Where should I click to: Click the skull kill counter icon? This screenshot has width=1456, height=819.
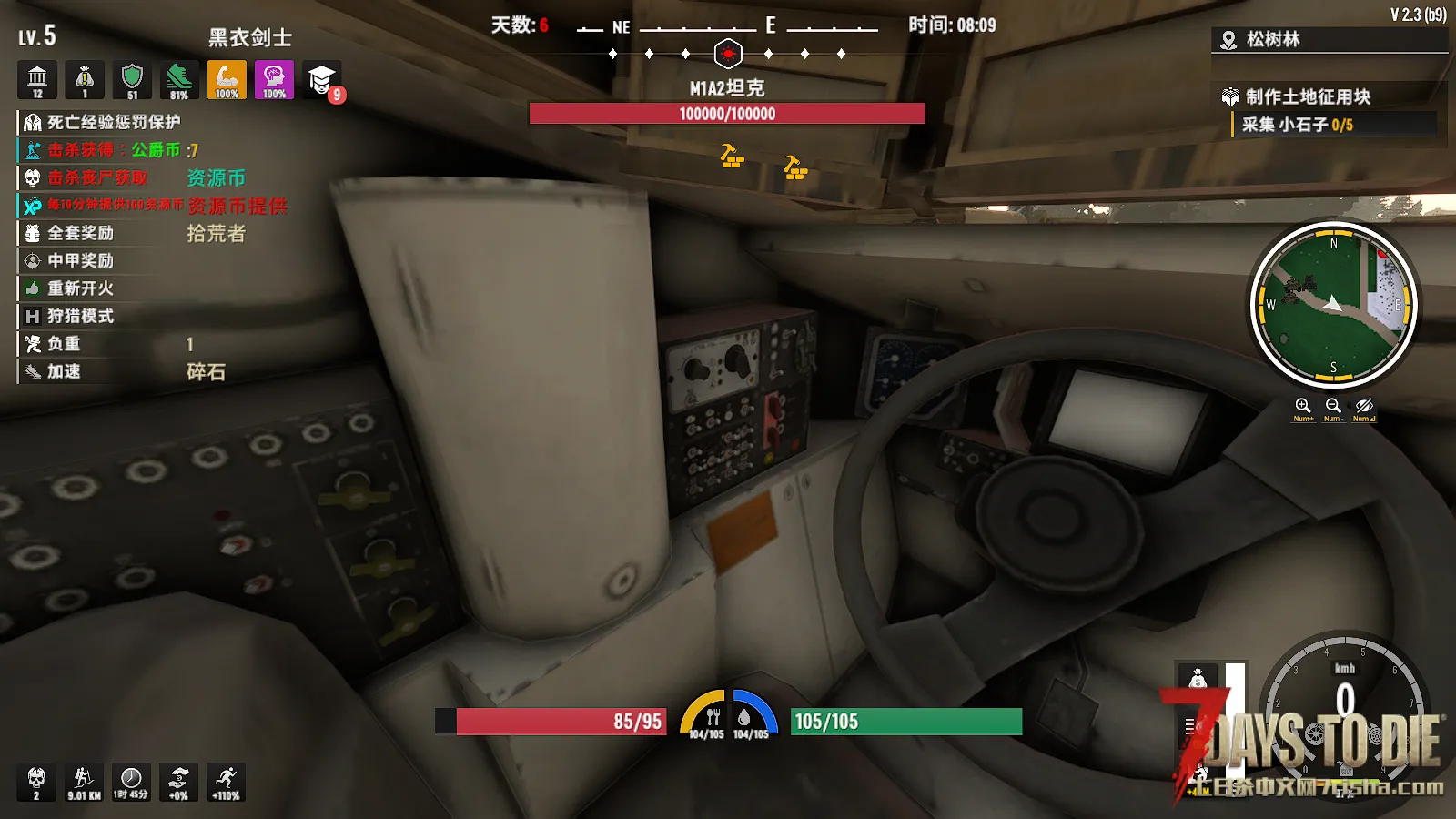click(x=36, y=782)
